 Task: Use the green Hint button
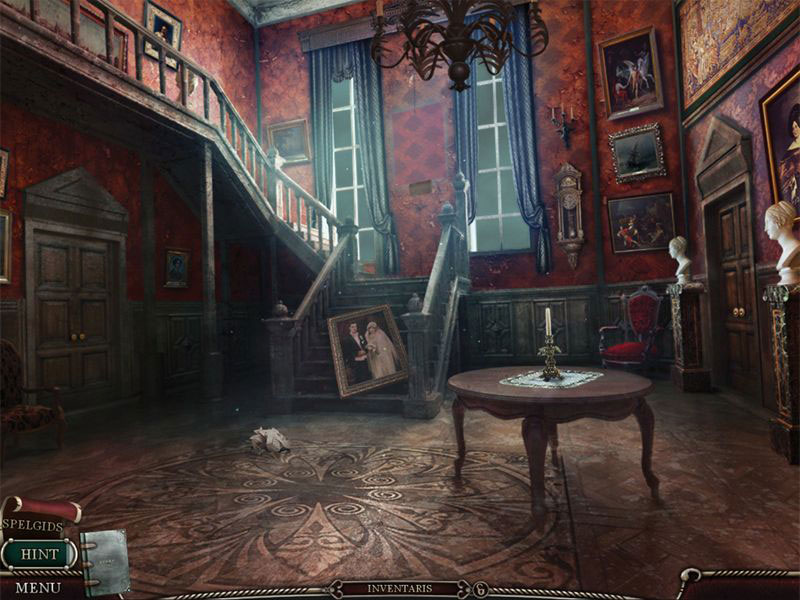[39, 553]
